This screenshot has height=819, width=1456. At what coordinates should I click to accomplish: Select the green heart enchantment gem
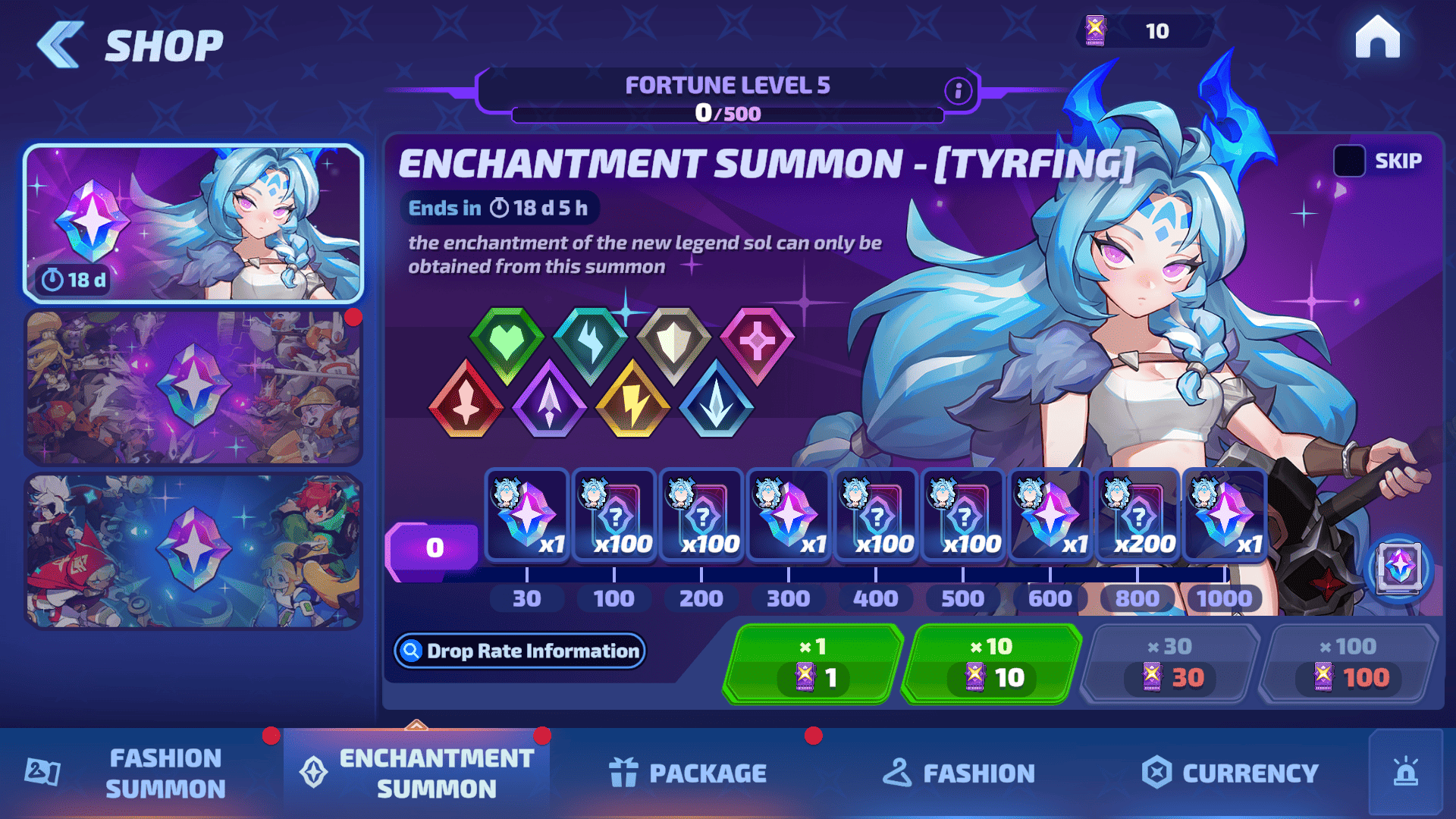(x=507, y=343)
